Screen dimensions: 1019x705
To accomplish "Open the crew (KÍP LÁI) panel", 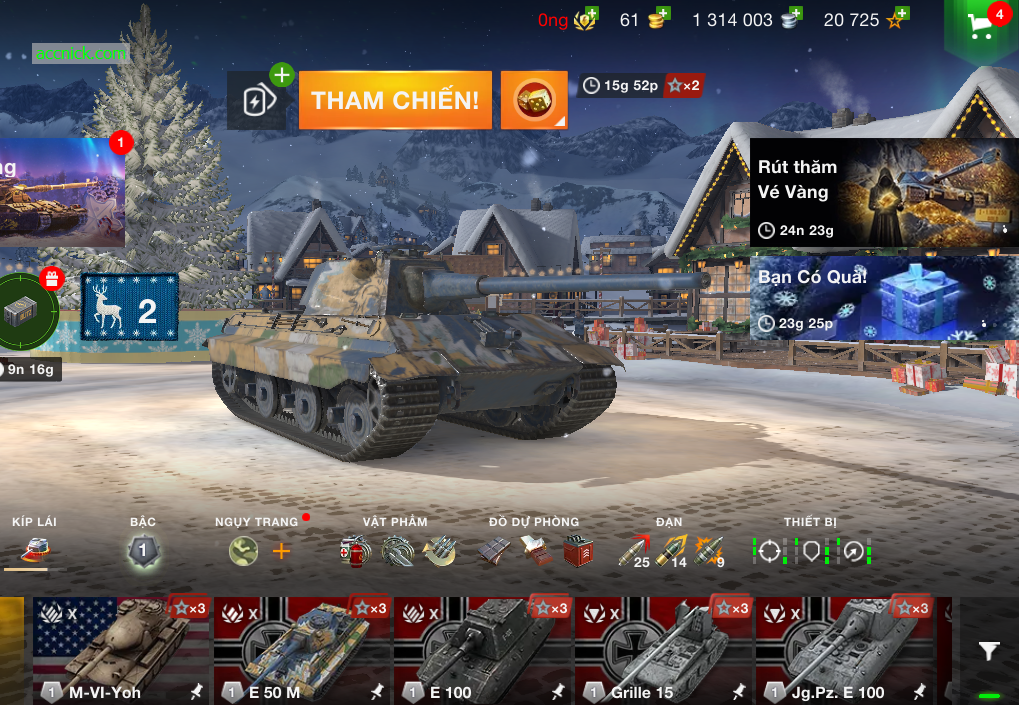I will point(36,550).
